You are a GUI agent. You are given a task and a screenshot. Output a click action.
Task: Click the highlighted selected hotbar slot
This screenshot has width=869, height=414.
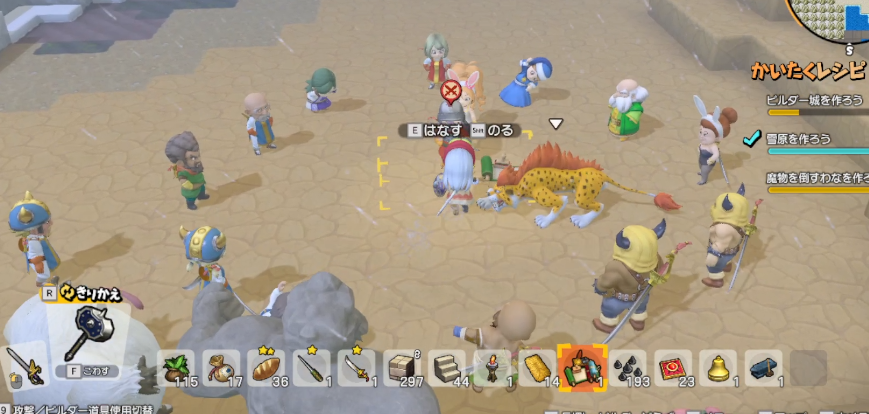pyautogui.click(x=580, y=368)
